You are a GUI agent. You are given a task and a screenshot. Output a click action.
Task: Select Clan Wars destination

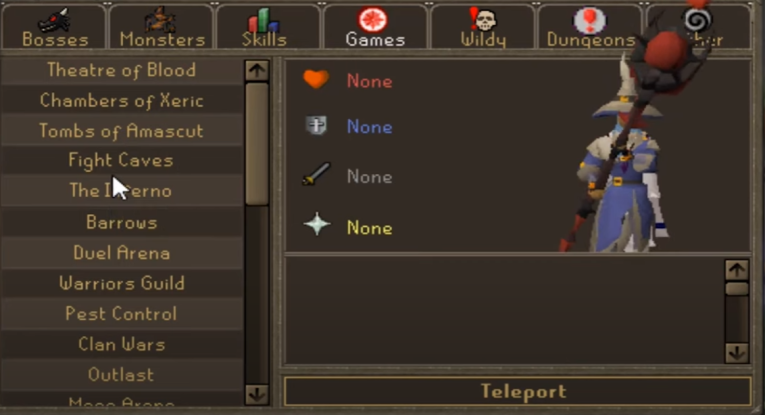pos(121,344)
